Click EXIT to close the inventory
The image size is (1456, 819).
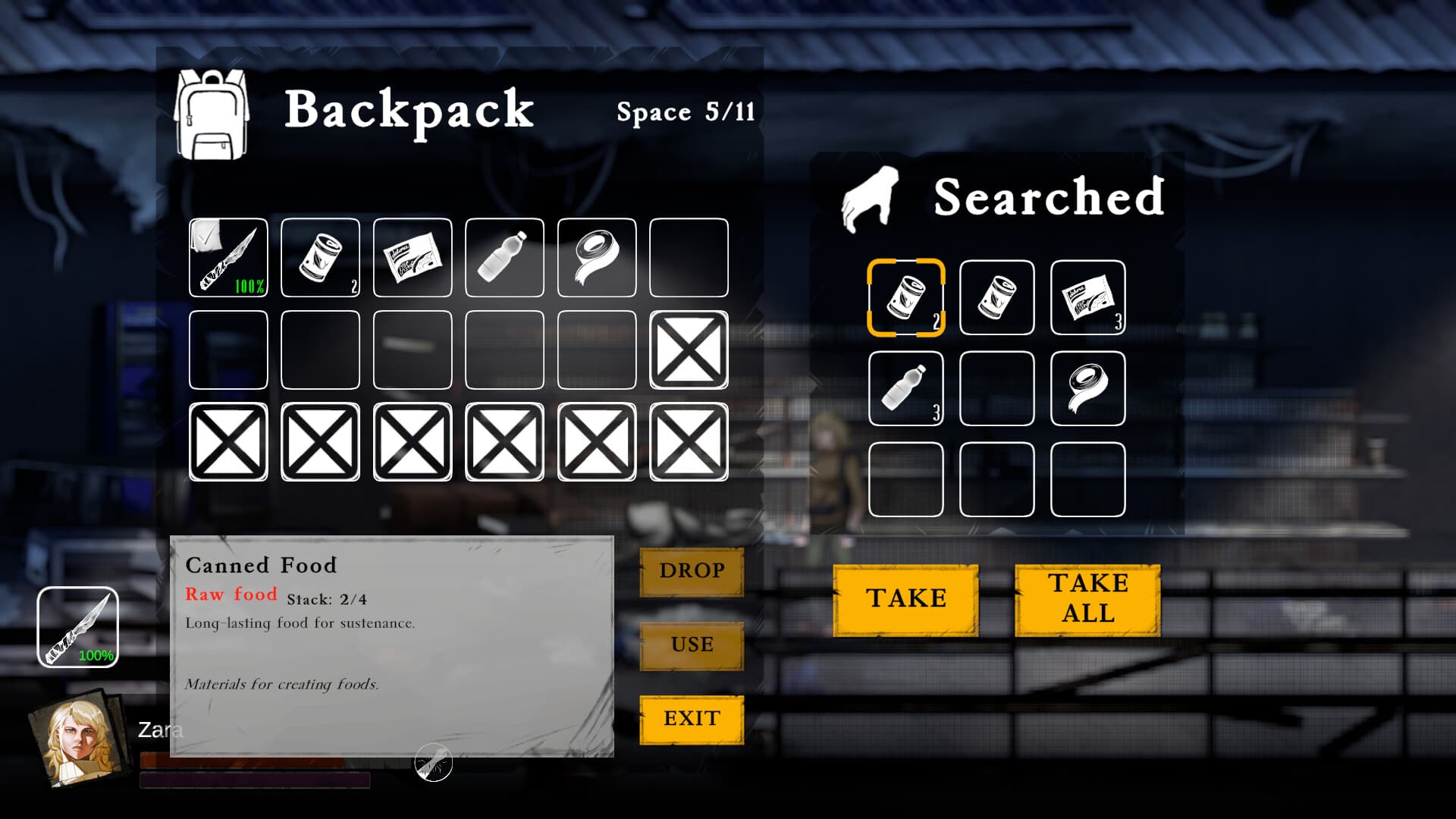click(691, 717)
